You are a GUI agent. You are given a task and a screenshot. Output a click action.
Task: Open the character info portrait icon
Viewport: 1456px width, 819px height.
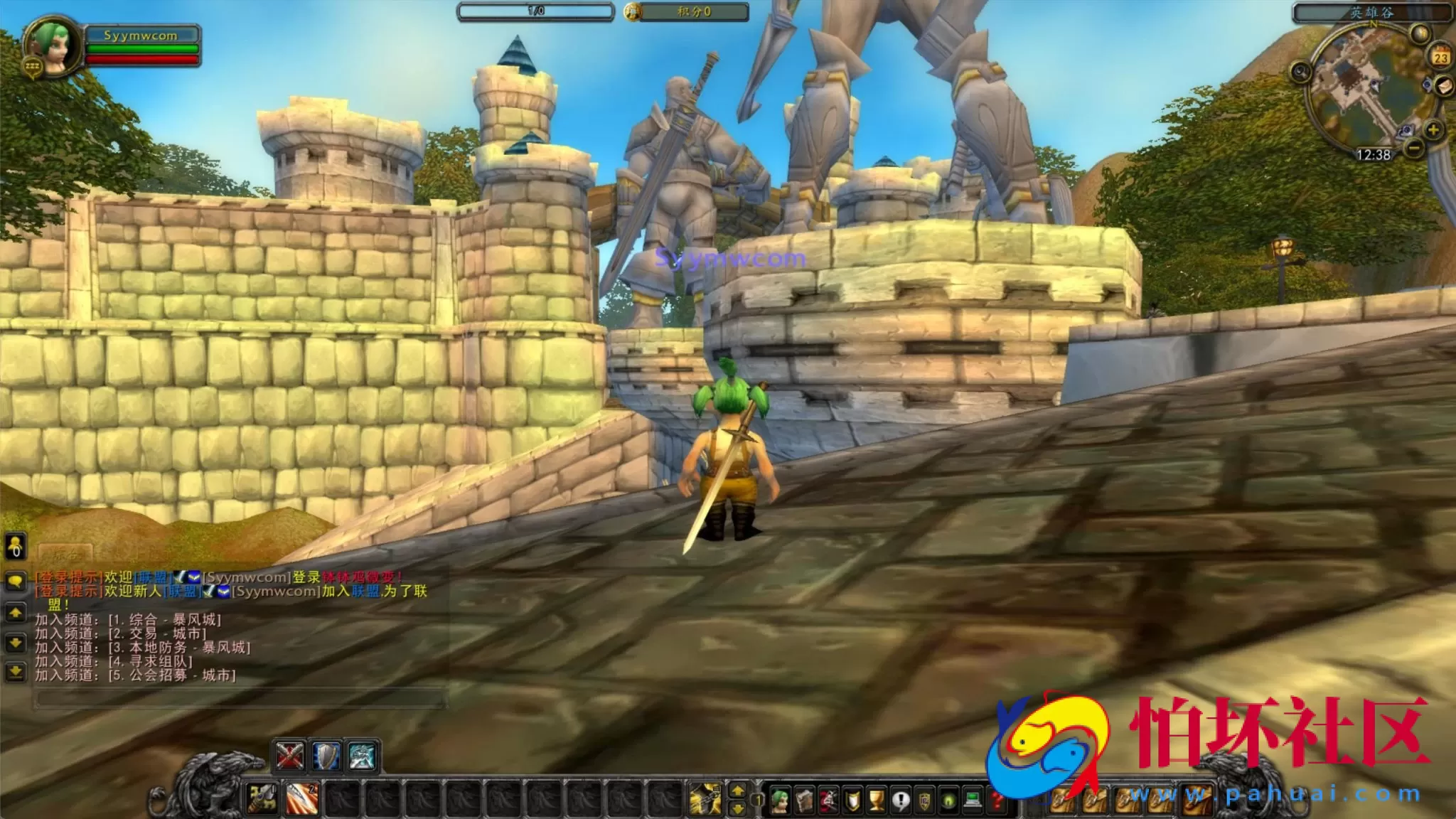click(x=780, y=801)
